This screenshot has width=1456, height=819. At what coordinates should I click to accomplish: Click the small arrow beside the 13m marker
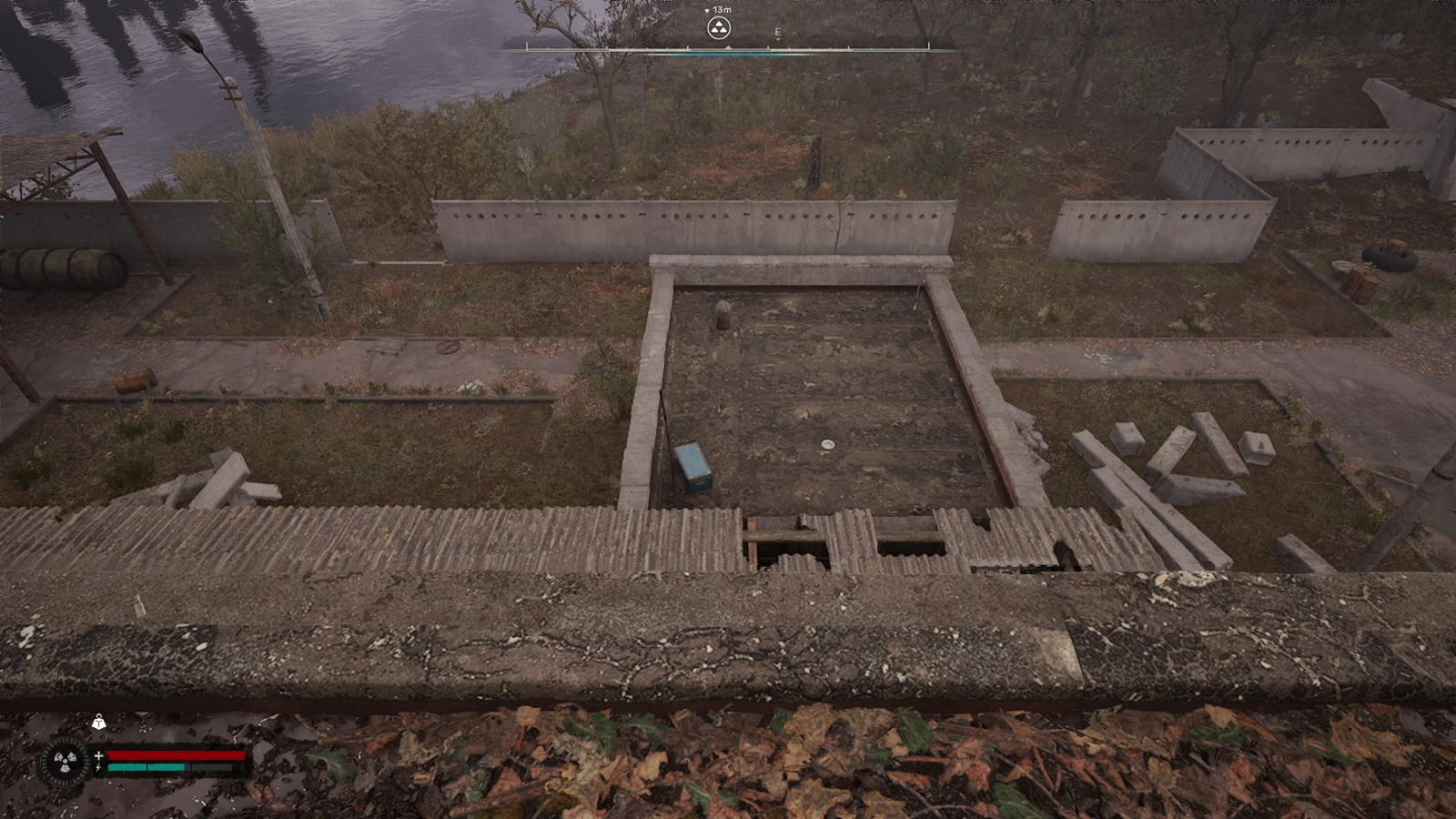coord(707,11)
